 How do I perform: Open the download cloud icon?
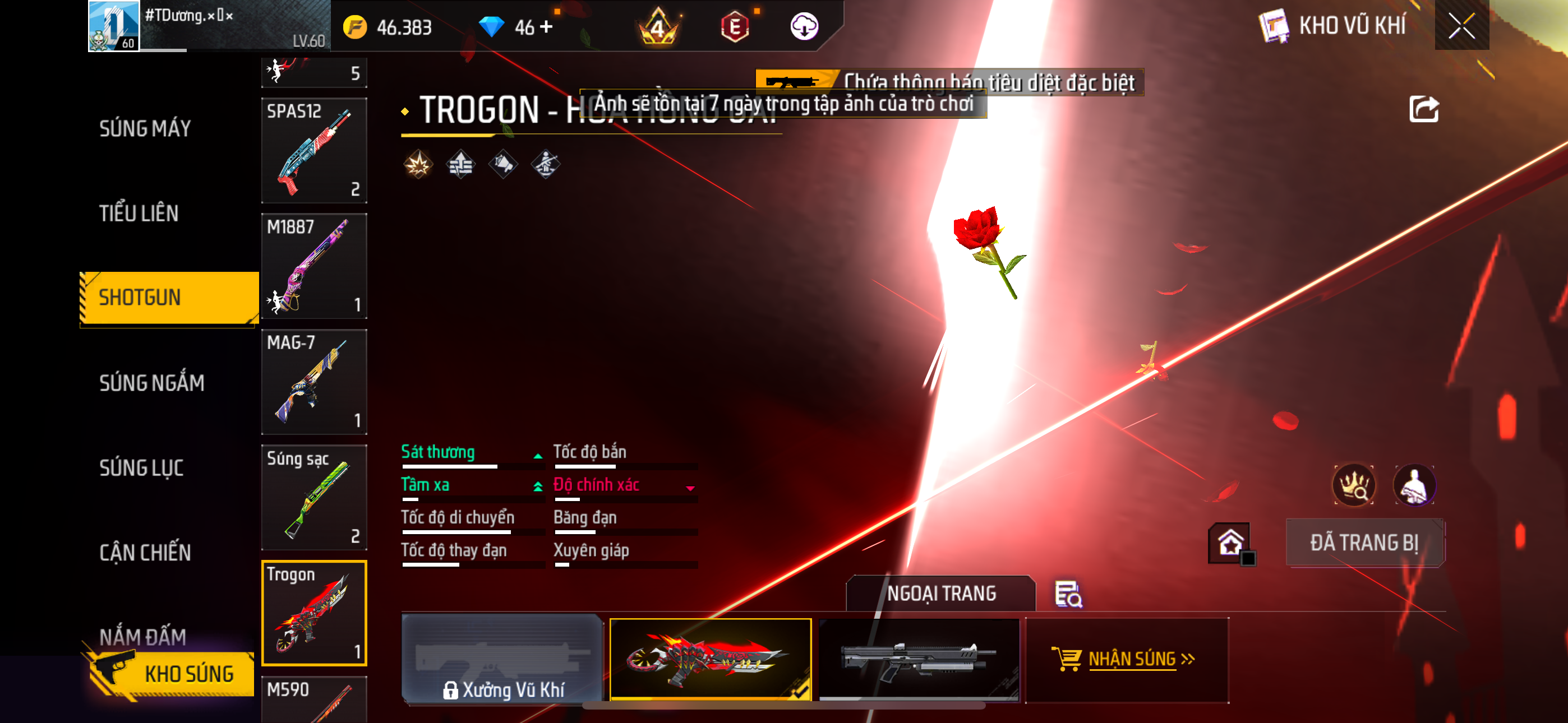(x=804, y=27)
